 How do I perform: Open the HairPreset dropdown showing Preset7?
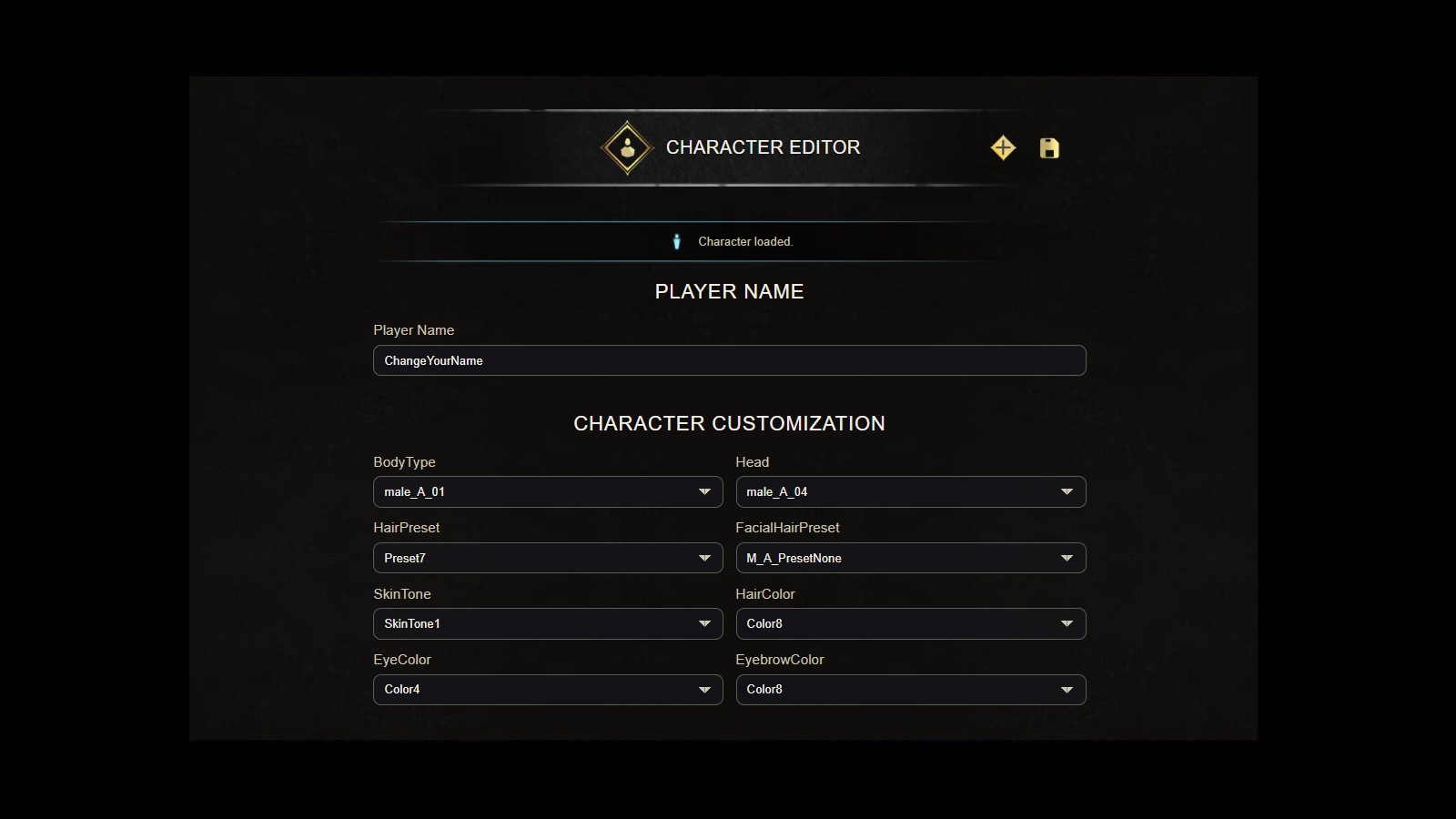pyautogui.click(x=547, y=558)
